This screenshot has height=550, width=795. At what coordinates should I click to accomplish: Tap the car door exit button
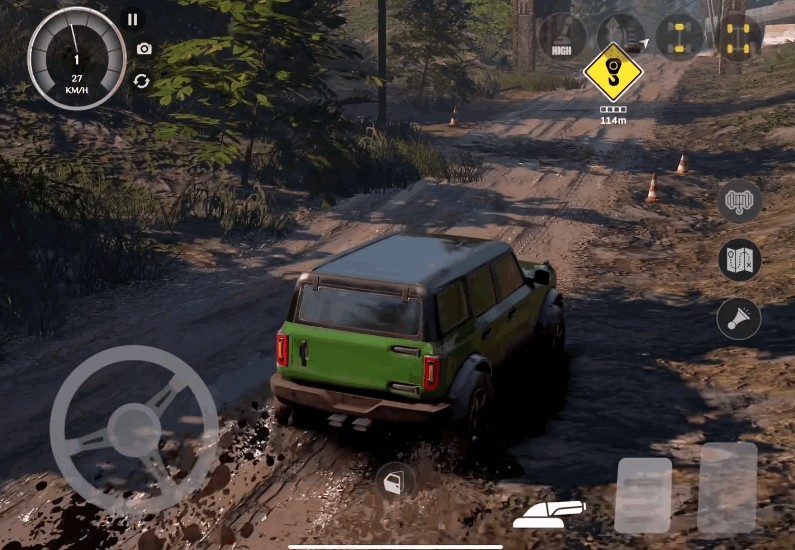click(x=394, y=482)
